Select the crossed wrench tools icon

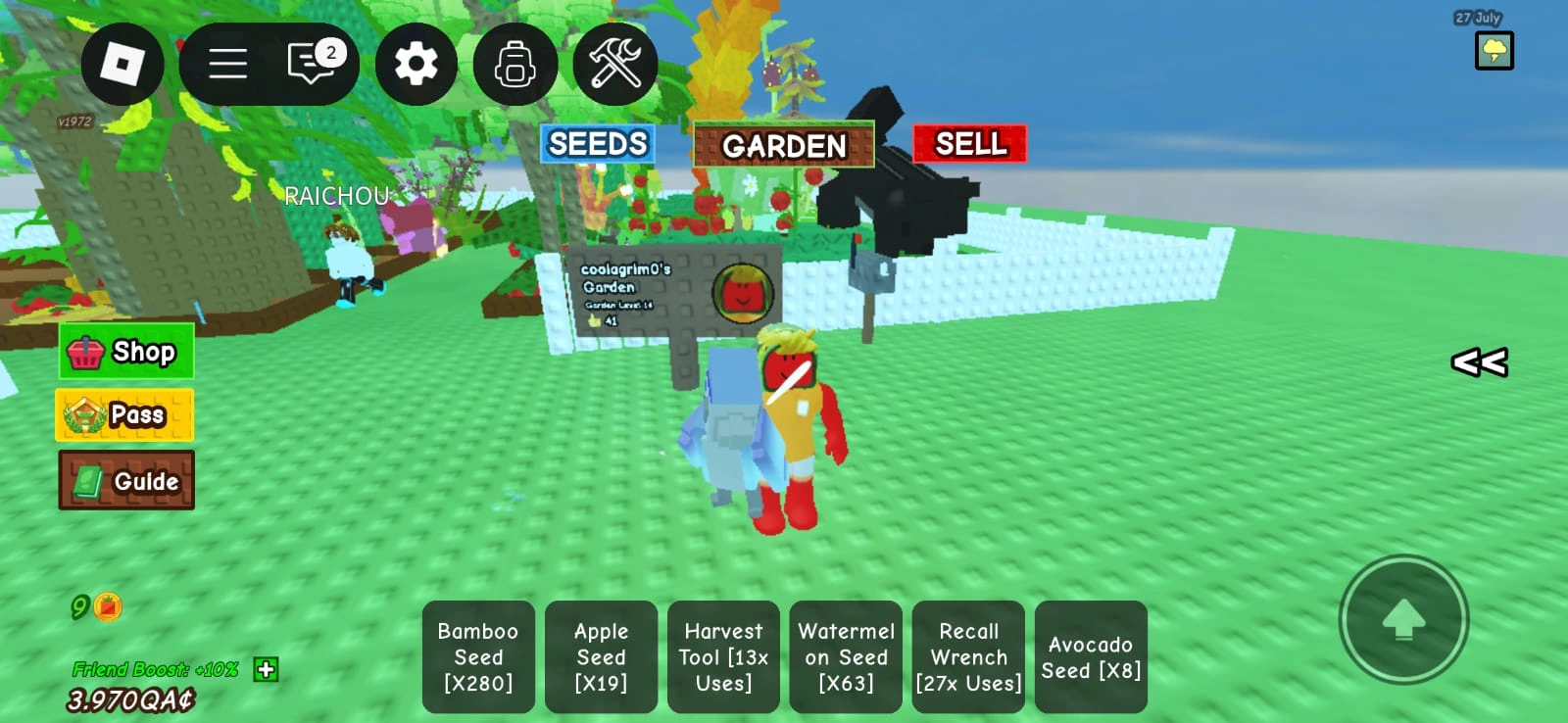[616, 62]
